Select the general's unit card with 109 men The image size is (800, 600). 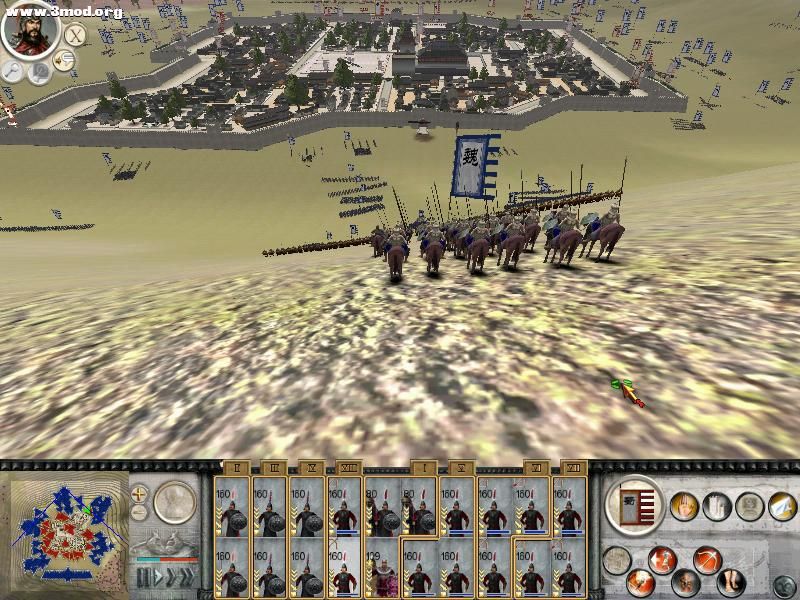coord(382,570)
